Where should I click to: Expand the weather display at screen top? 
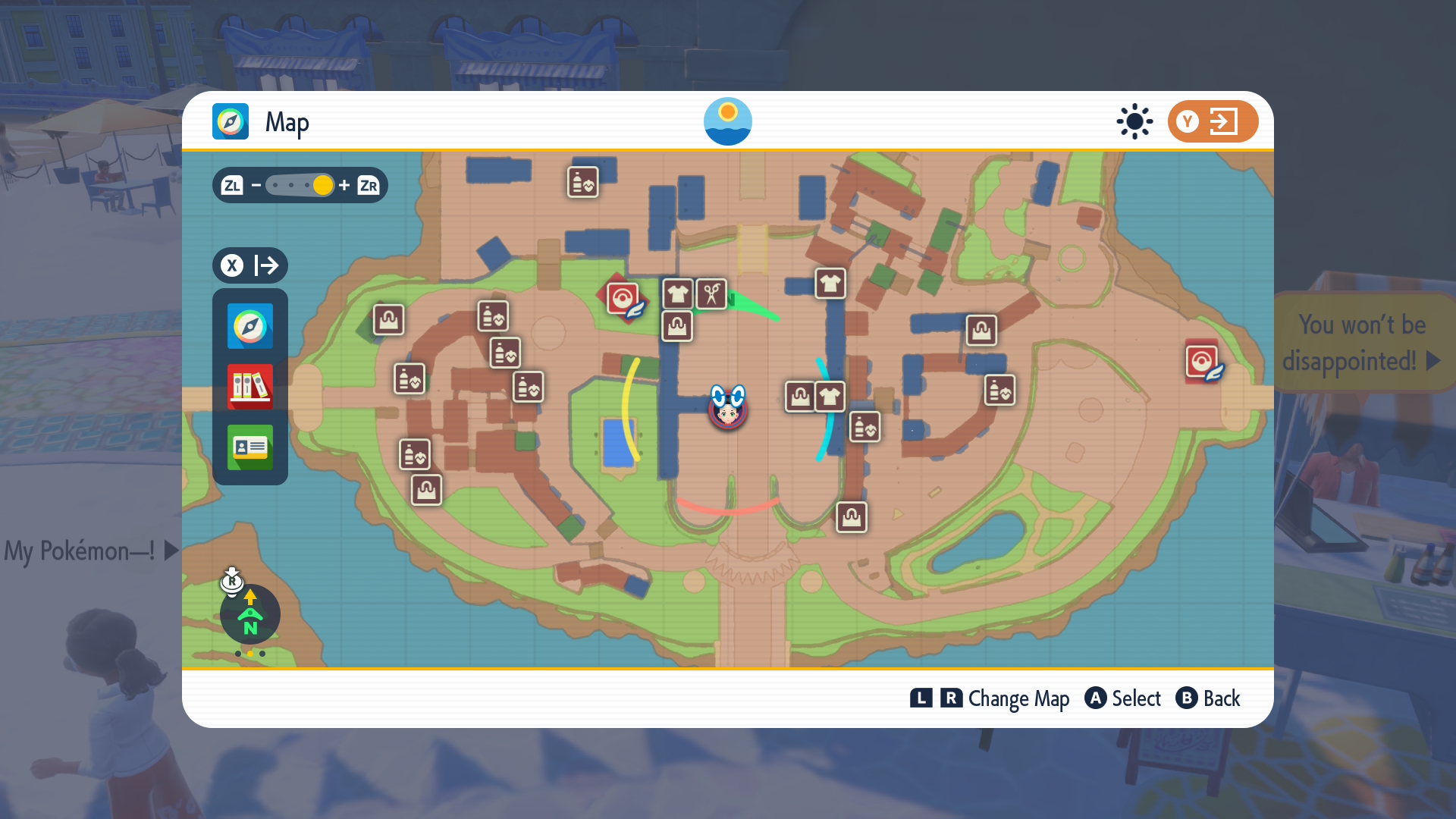727,121
